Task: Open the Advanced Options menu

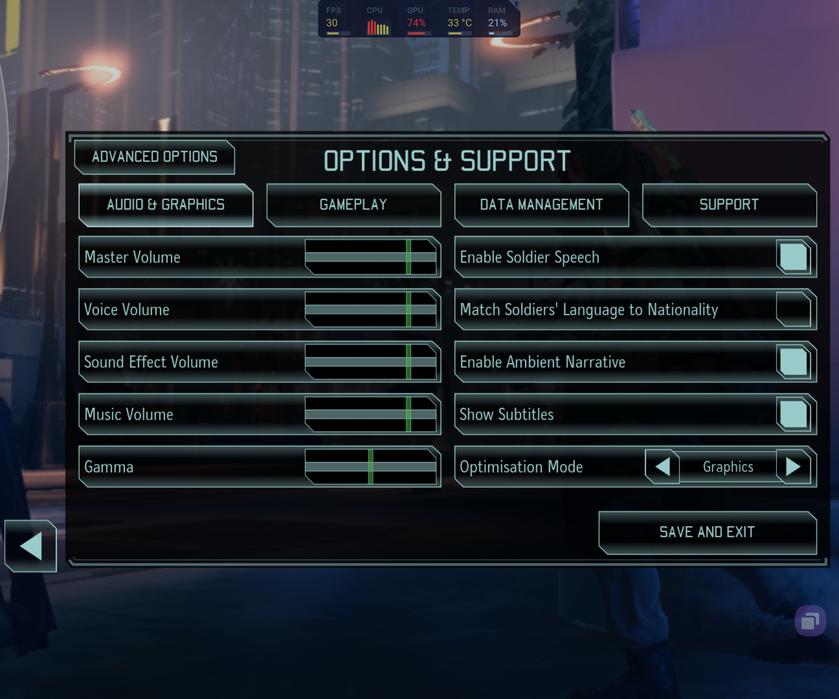Action: pyautogui.click(x=154, y=157)
